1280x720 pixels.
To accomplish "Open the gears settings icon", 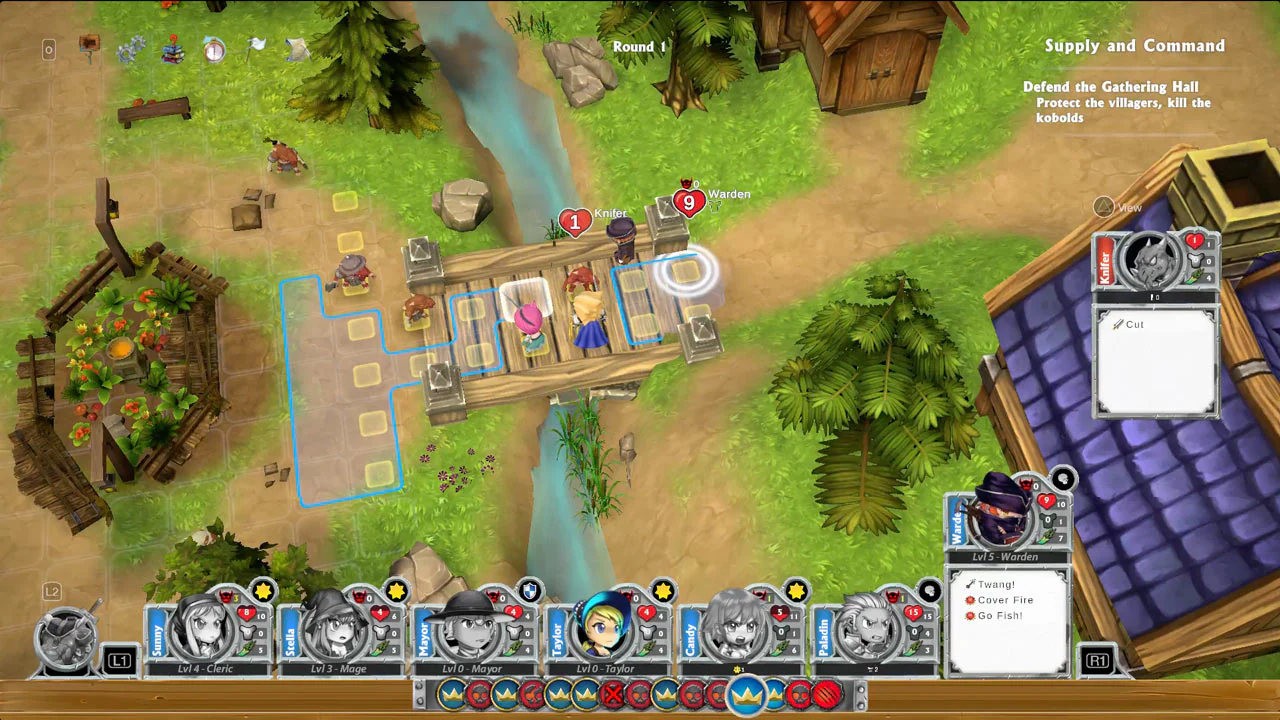I will click(132, 50).
